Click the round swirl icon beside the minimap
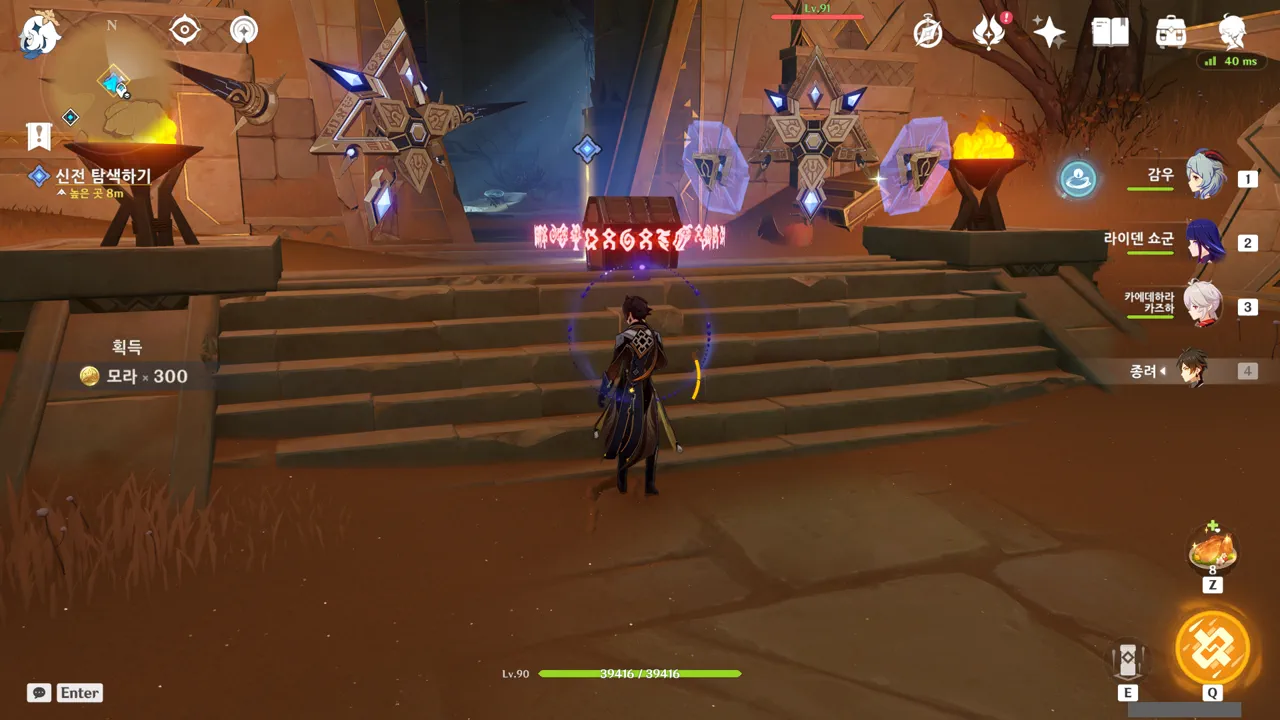Image resolution: width=1280 pixels, height=720 pixels. pyautogui.click(x=243, y=30)
